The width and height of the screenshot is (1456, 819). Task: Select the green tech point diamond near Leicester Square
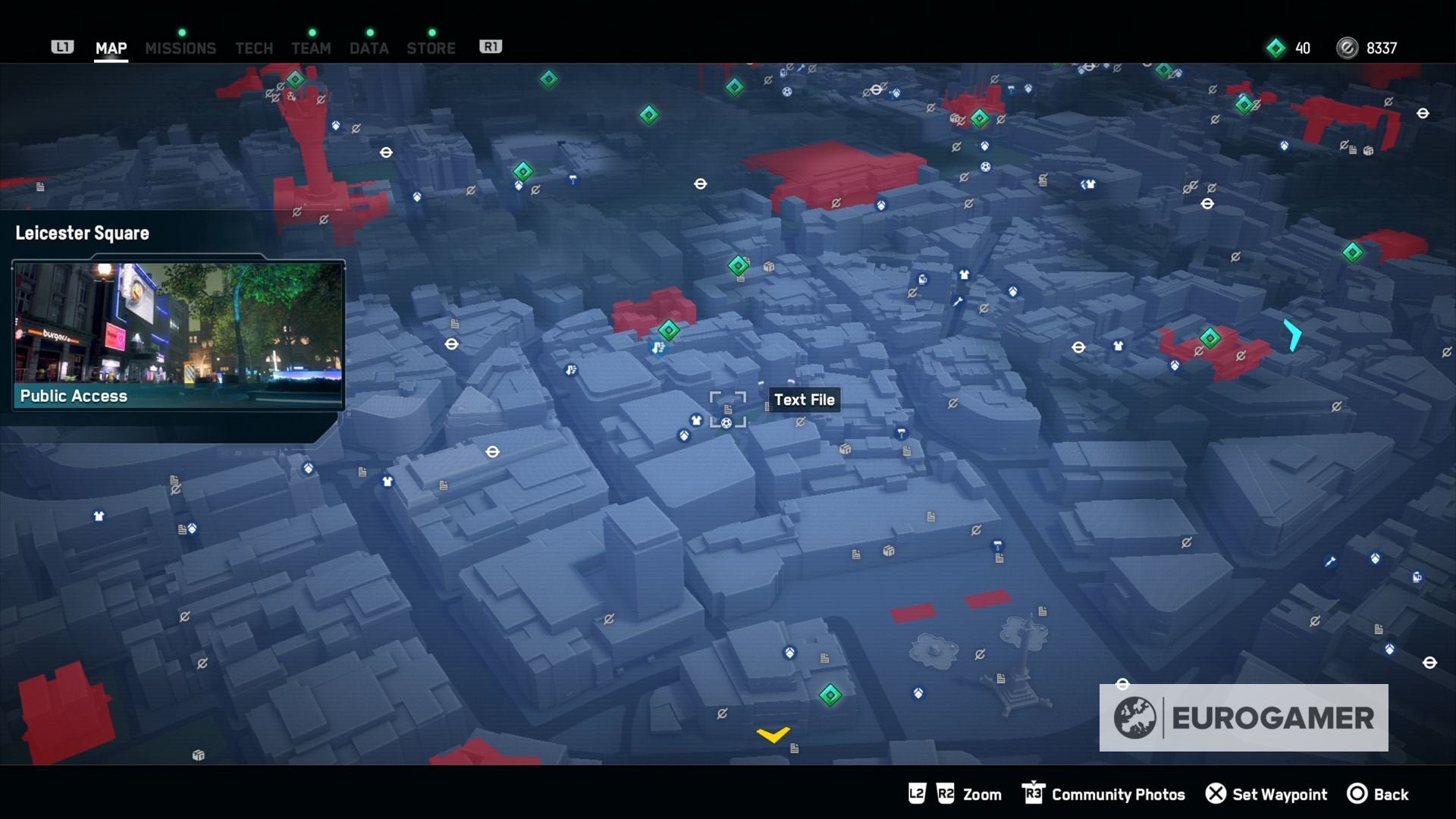[668, 329]
